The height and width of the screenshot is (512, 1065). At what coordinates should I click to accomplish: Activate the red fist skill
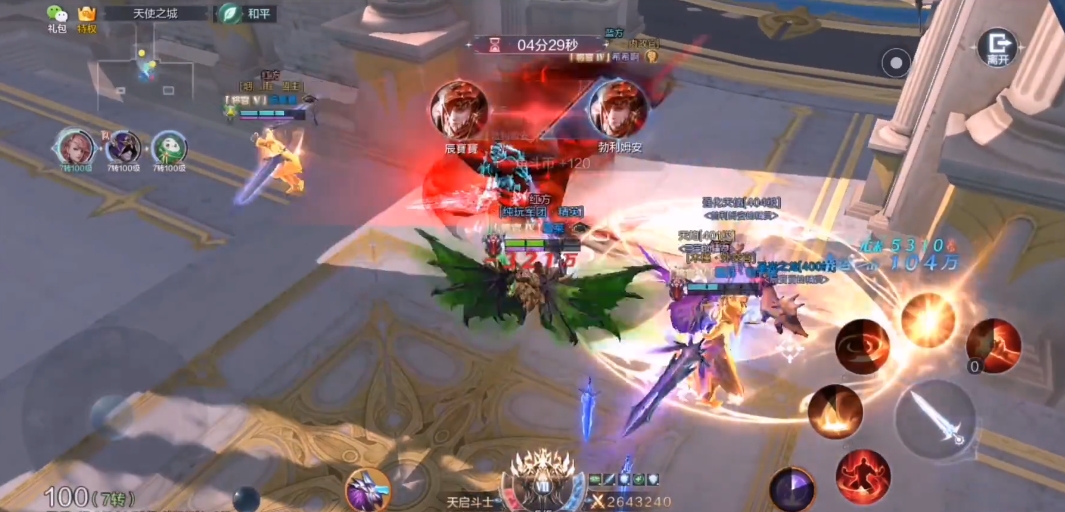tap(994, 346)
